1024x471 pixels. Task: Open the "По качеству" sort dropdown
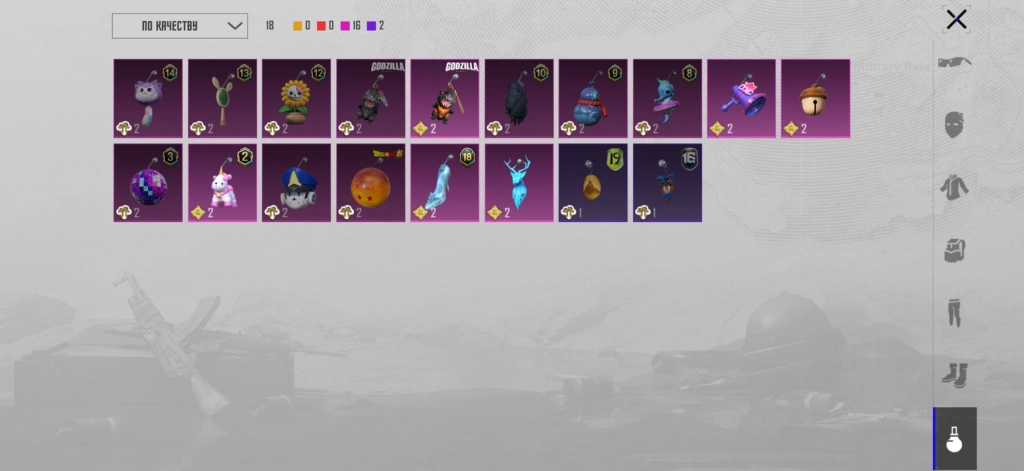[180, 26]
